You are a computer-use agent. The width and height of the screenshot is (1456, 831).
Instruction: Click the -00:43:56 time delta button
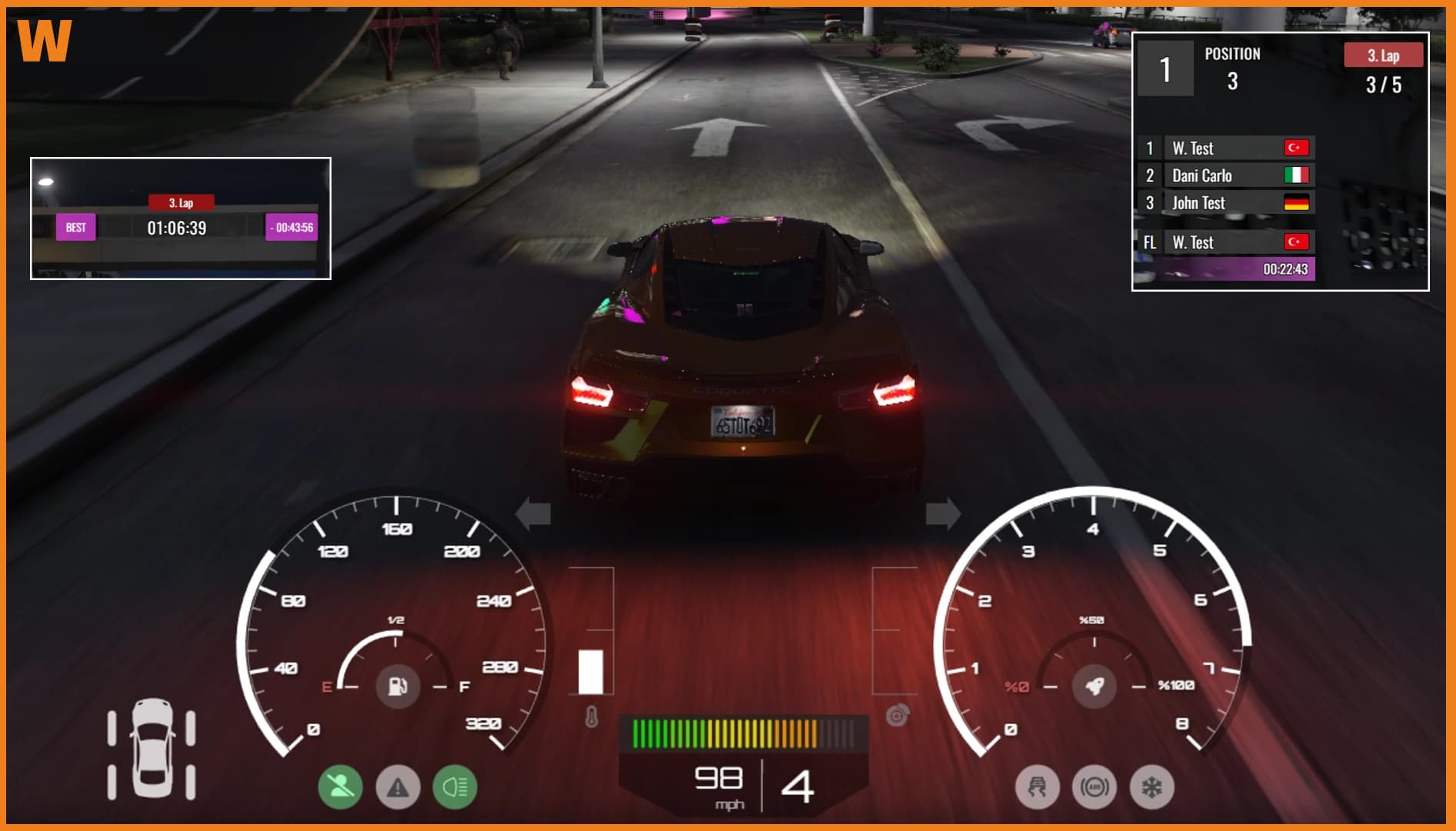[291, 229]
